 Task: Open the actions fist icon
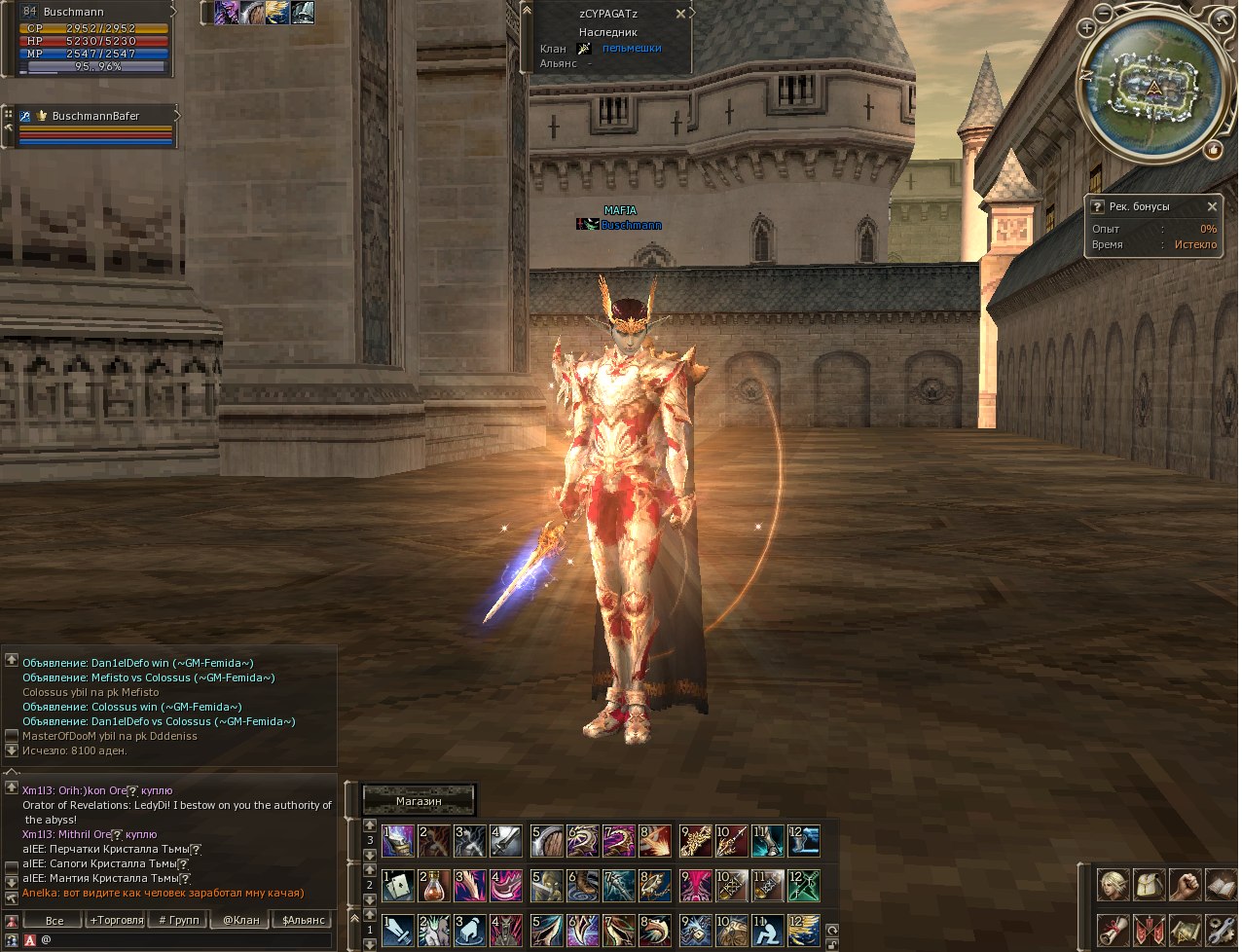click(x=1185, y=885)
